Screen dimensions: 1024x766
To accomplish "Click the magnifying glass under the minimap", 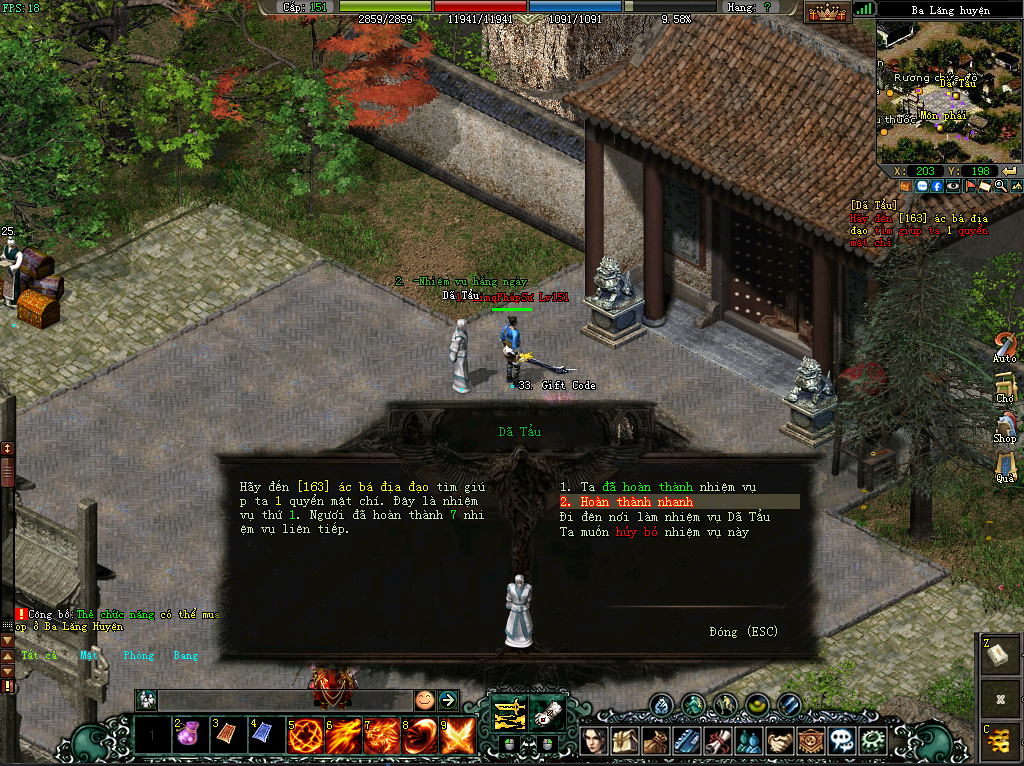I will coord(1001,186).
